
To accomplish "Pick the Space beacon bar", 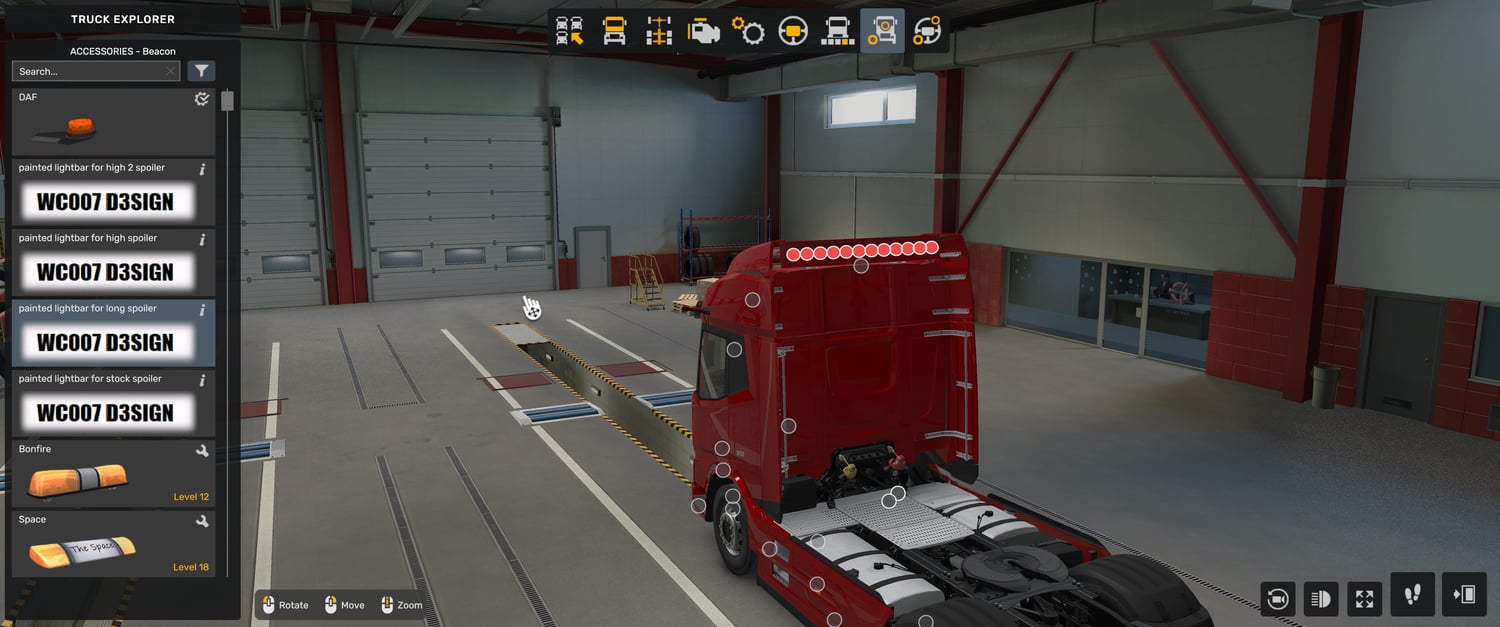I will 113,543.
